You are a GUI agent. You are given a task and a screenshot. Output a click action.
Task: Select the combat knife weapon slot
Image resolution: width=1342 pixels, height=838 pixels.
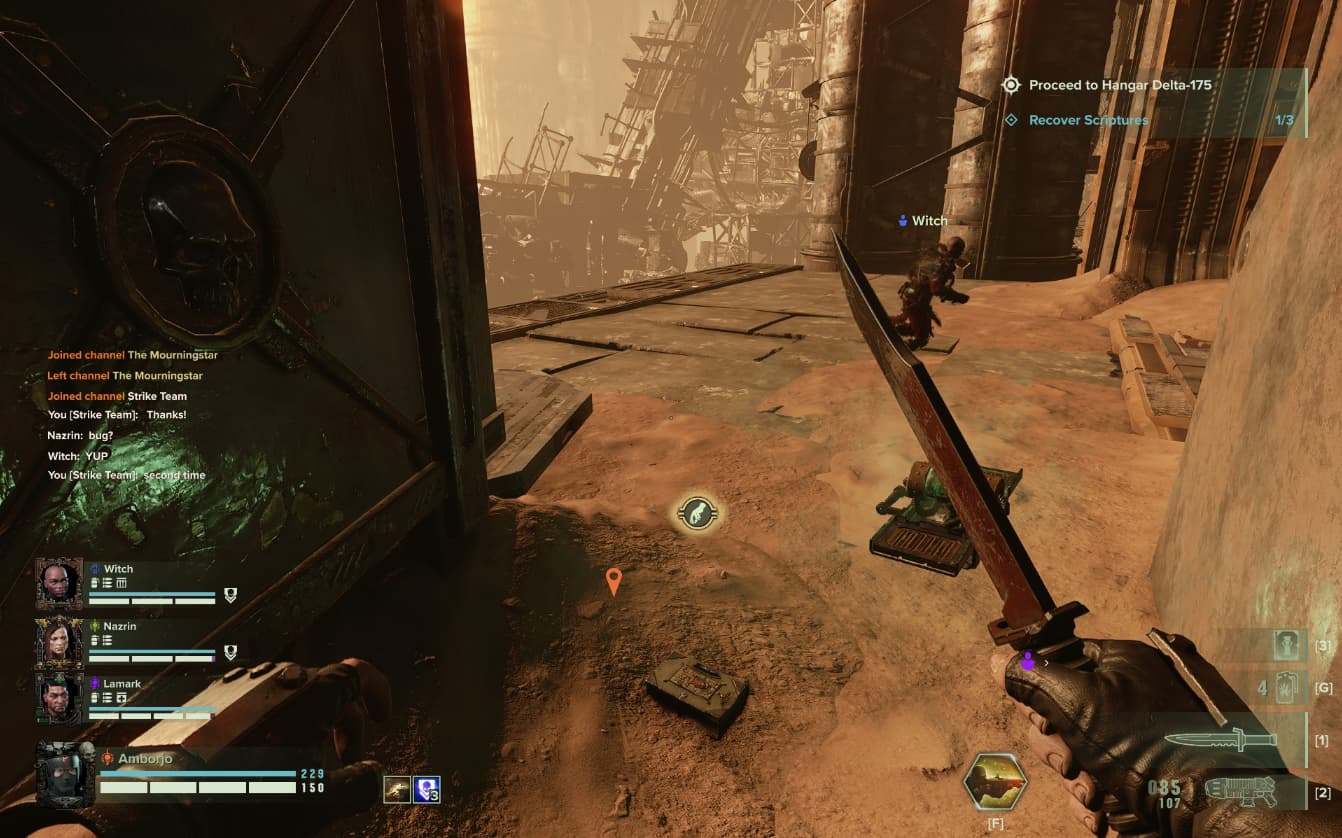point(1220,740)
